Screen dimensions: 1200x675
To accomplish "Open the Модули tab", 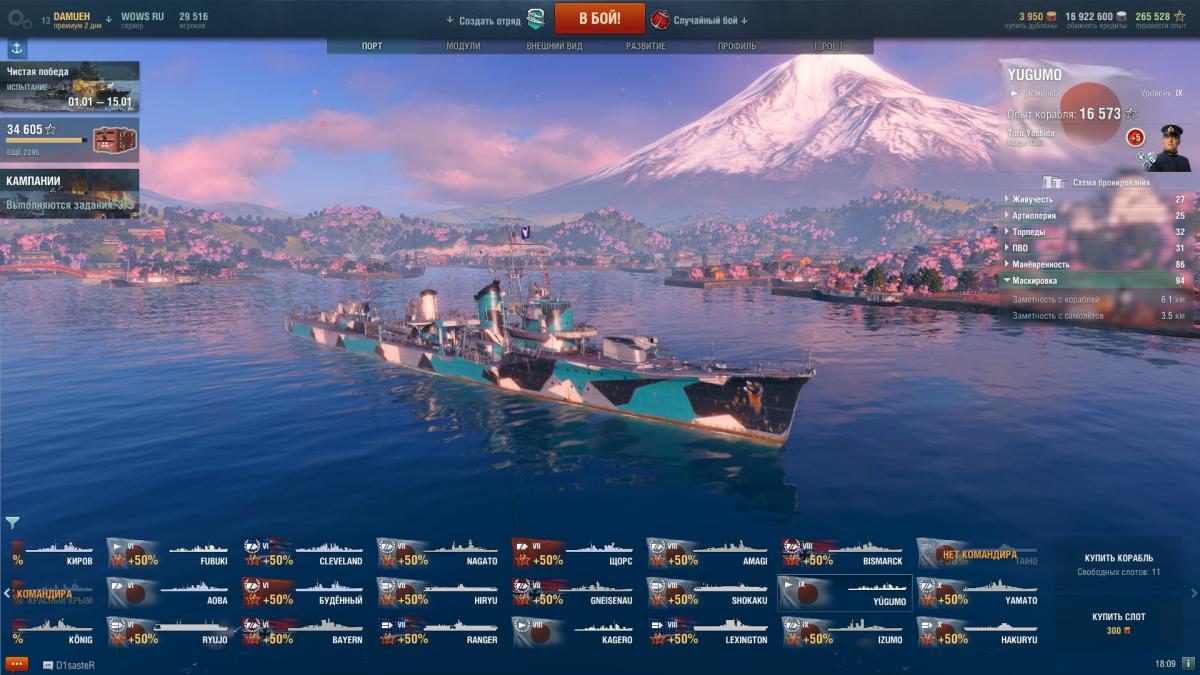I will point(463,46).
